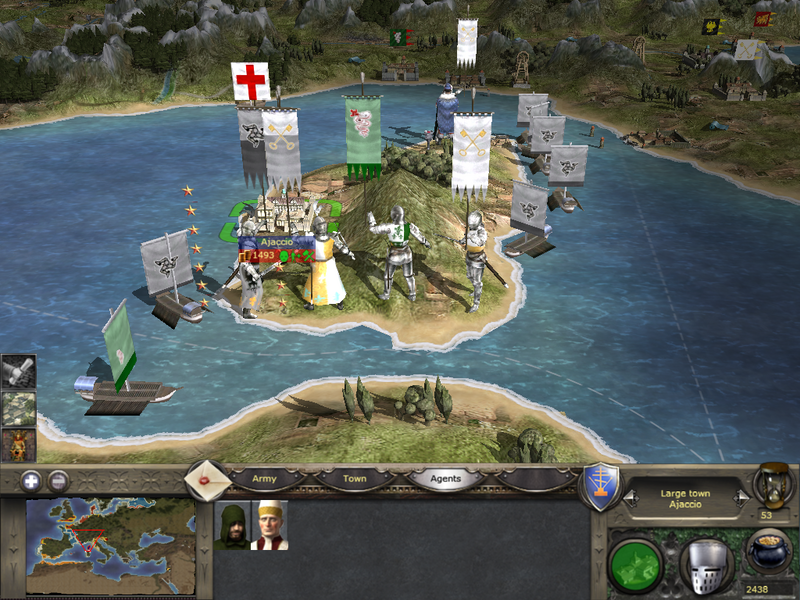
Task: Select the priest portrait in white cap
Action: pyautogui.click(x=270, y=525)
